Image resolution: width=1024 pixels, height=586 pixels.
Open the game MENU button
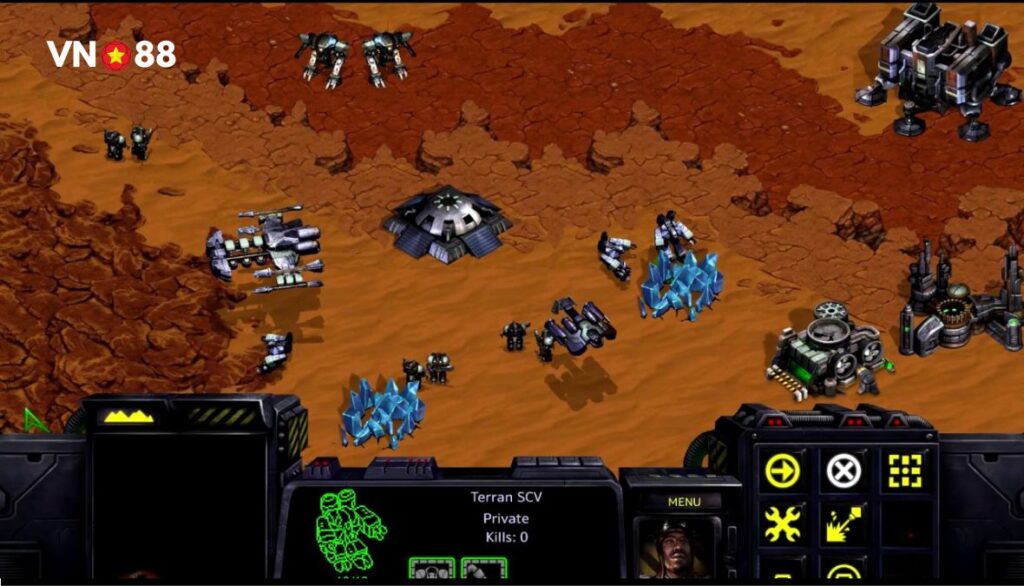point(684,501)
